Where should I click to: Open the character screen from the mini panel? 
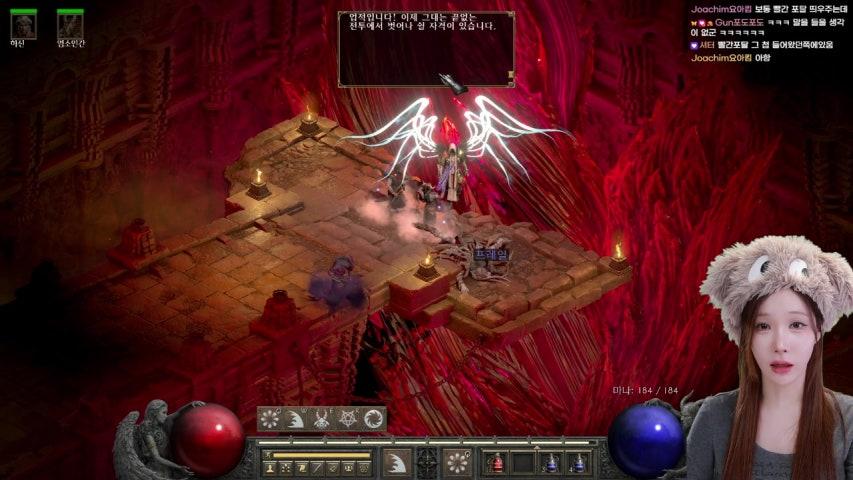270,468
